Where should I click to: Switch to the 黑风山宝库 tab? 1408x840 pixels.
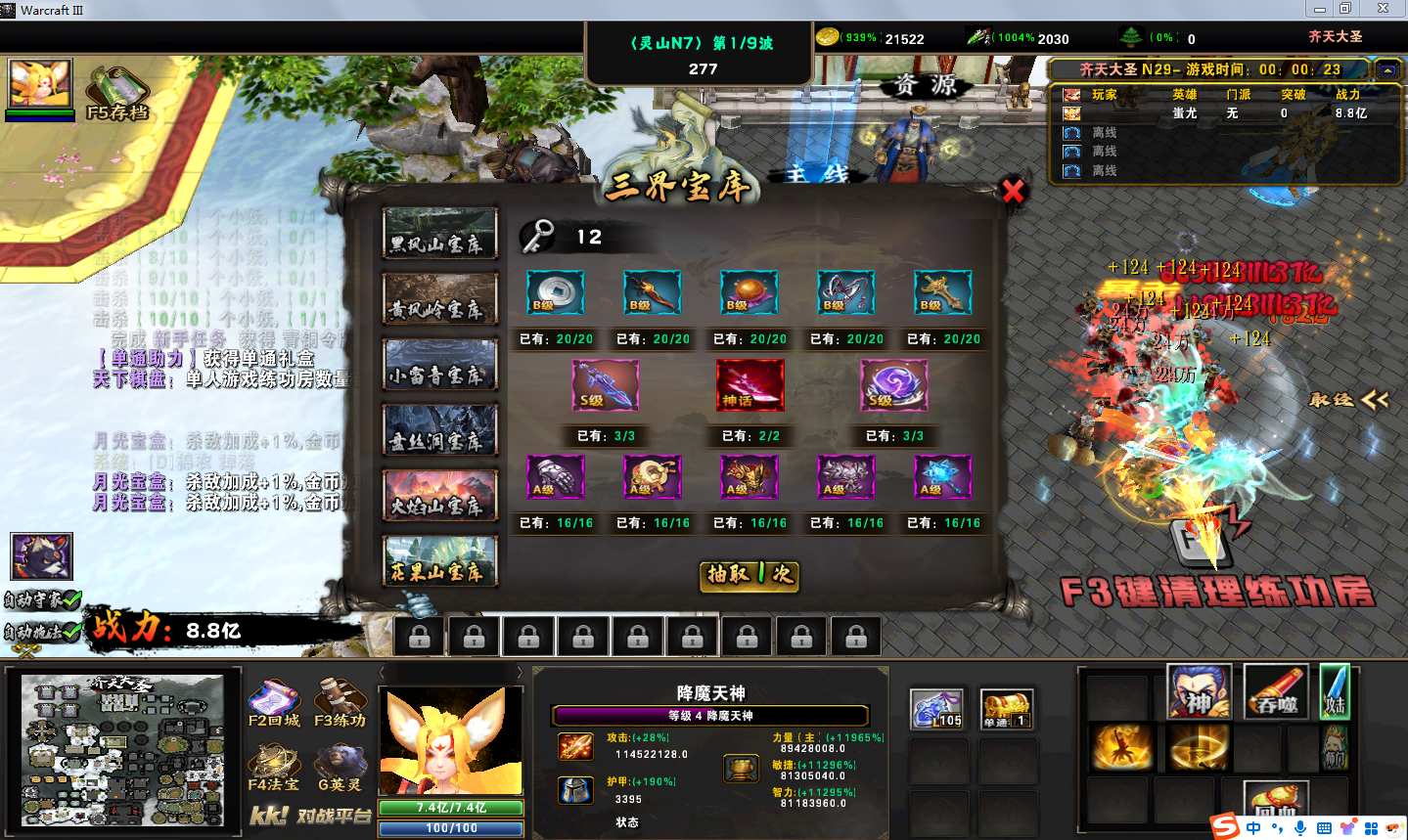point(439,233)
